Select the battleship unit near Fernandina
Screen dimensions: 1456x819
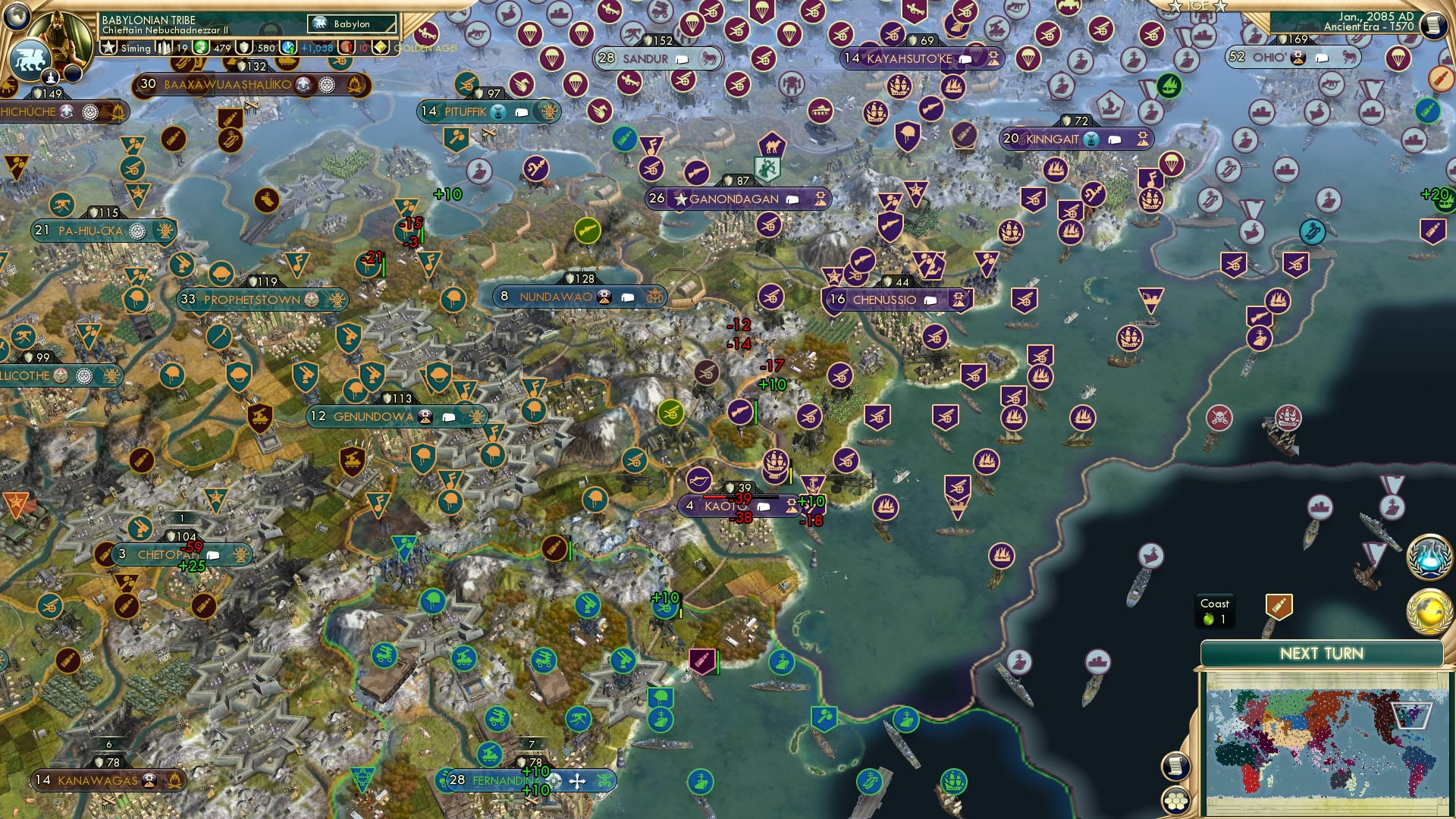(660, 720)
